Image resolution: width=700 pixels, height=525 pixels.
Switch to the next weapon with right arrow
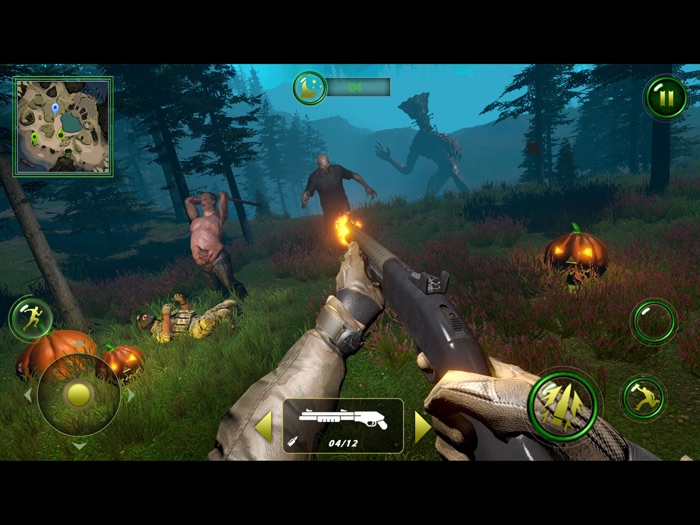[422, 427]
